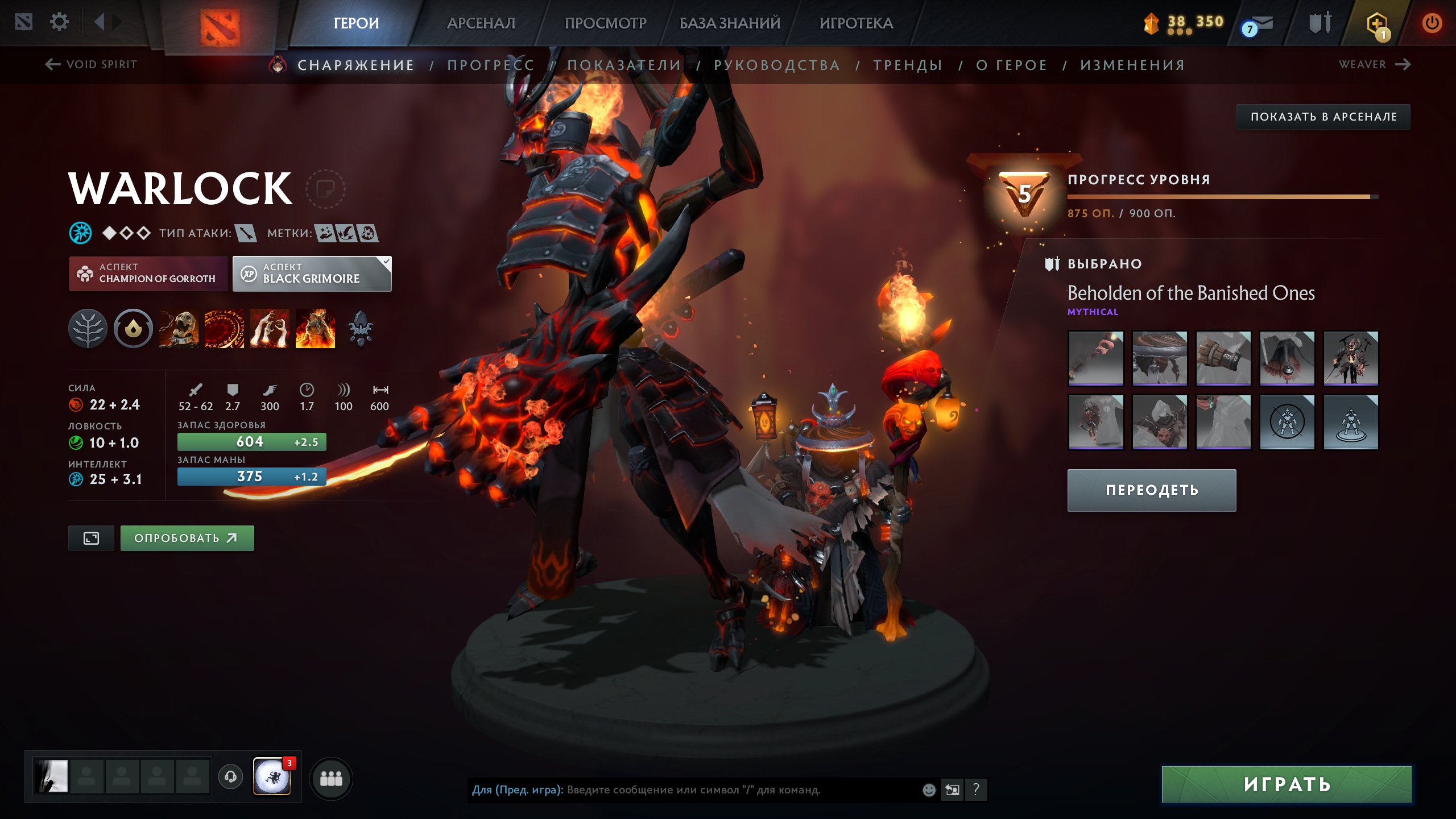Viewport: 1456px width, 819px height.
Task: Choose the Black Grimoire aspect
Action: [x=312, y=274]
